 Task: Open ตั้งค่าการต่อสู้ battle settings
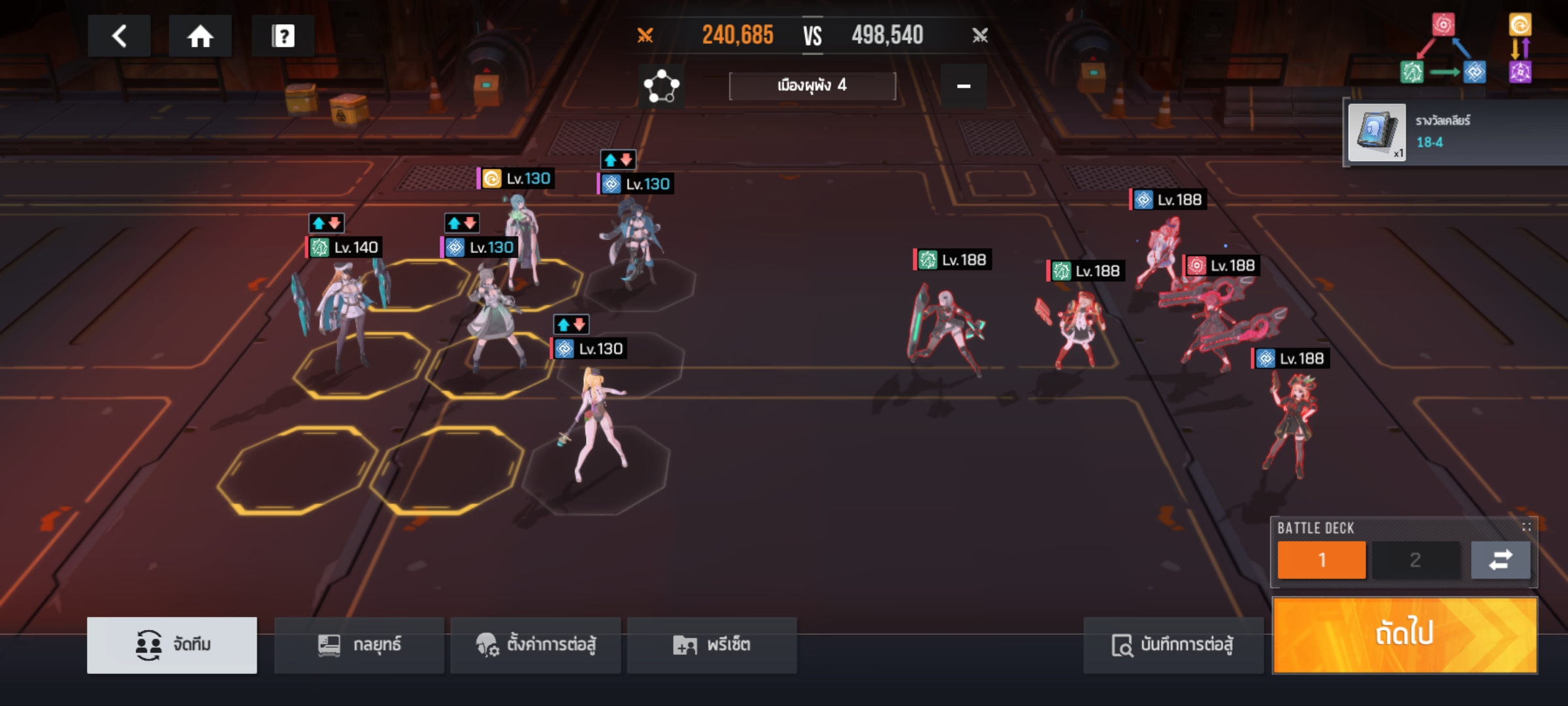(535, 645)
